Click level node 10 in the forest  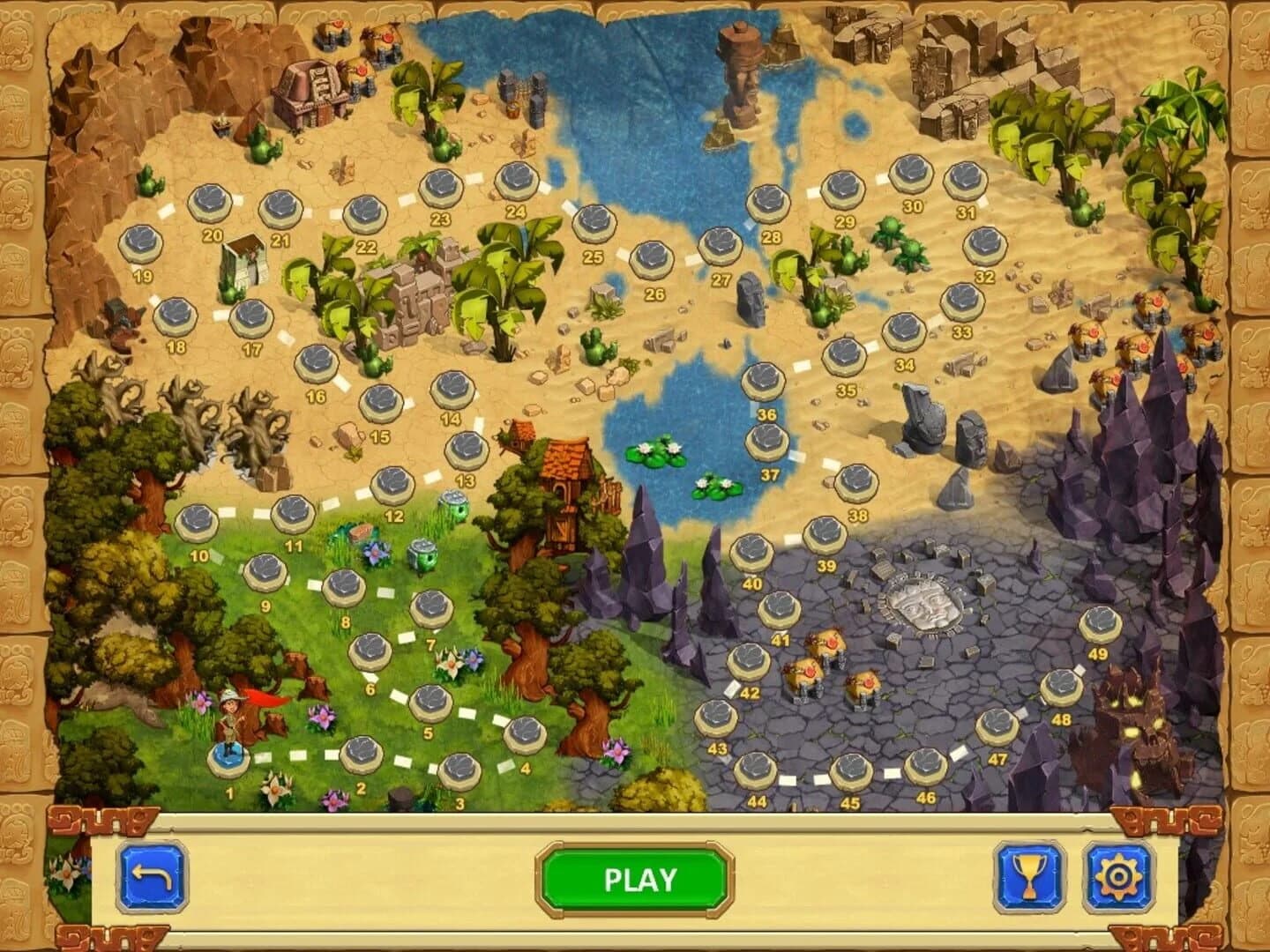pyautogui.click(x=196, y=524)
